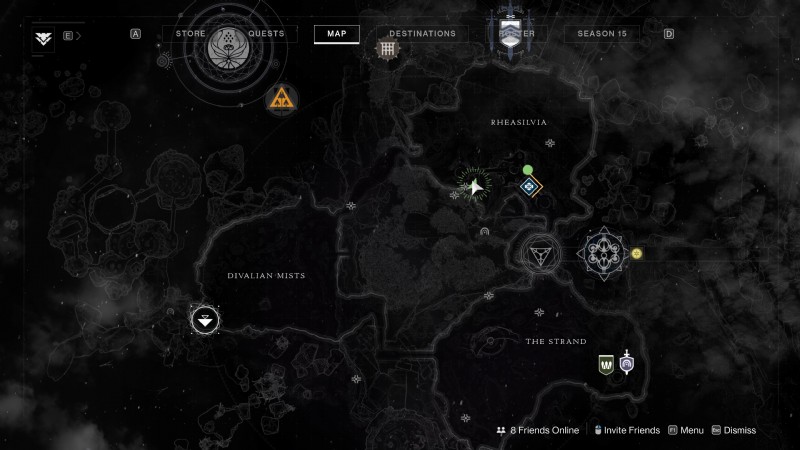Select the ornate star-shaped raid emblem
This screenshot has height=450, width=800.
[x=604, y=253]
